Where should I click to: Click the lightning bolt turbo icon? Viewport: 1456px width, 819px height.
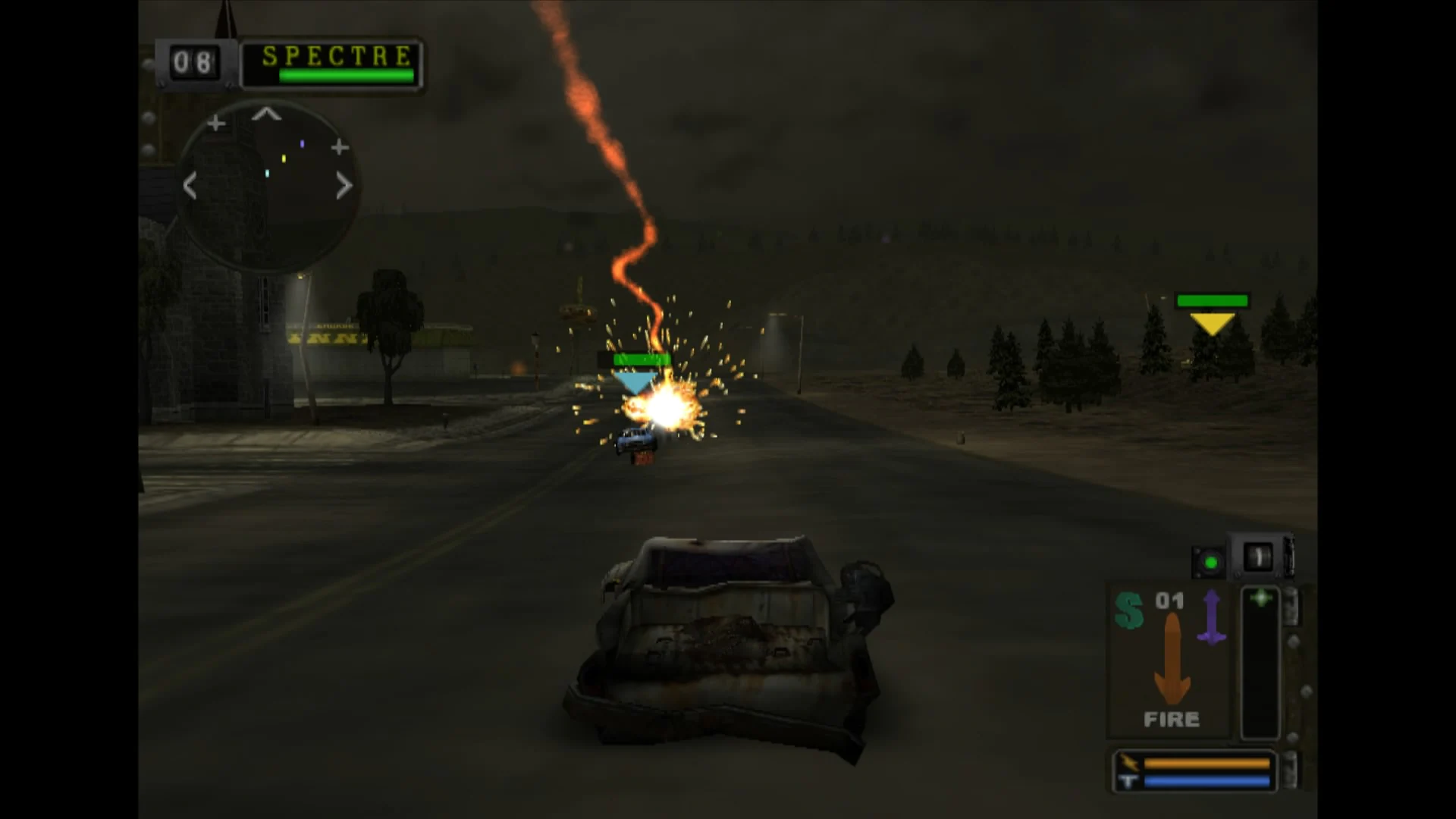pyautogui.click(x=1131, y=764)
